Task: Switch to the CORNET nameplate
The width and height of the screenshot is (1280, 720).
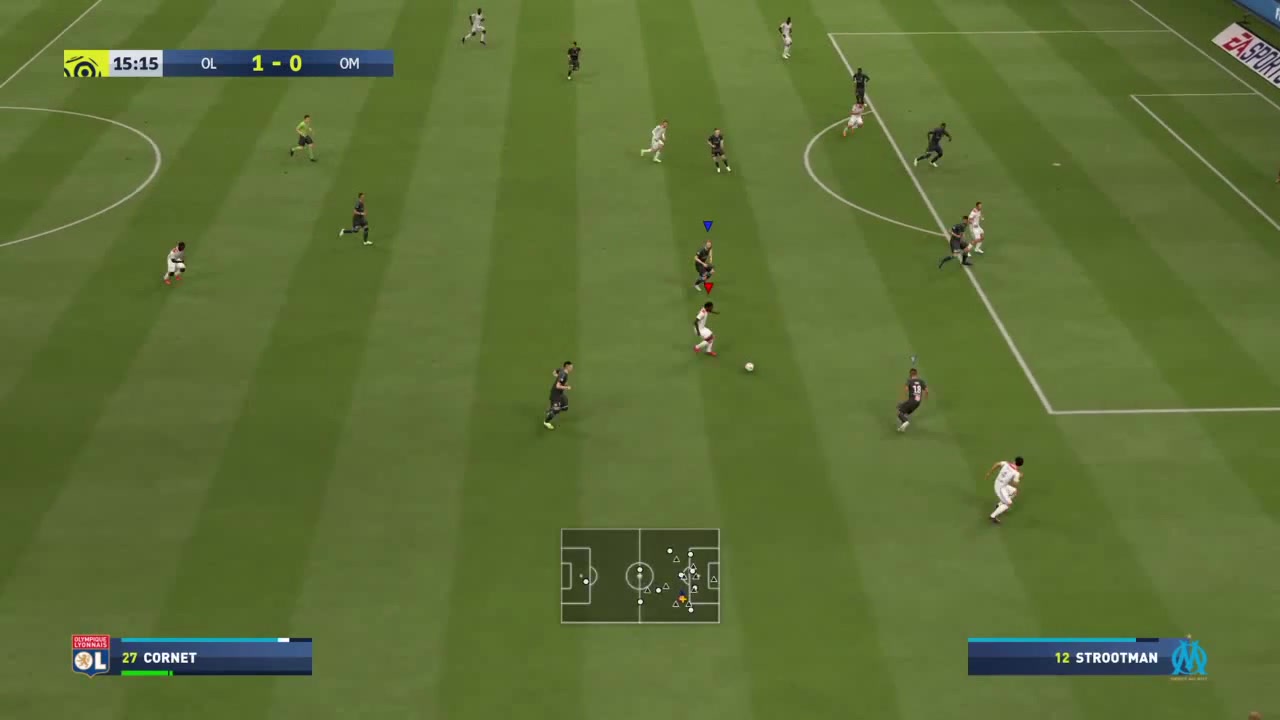Action: click(x=170, y=657)
